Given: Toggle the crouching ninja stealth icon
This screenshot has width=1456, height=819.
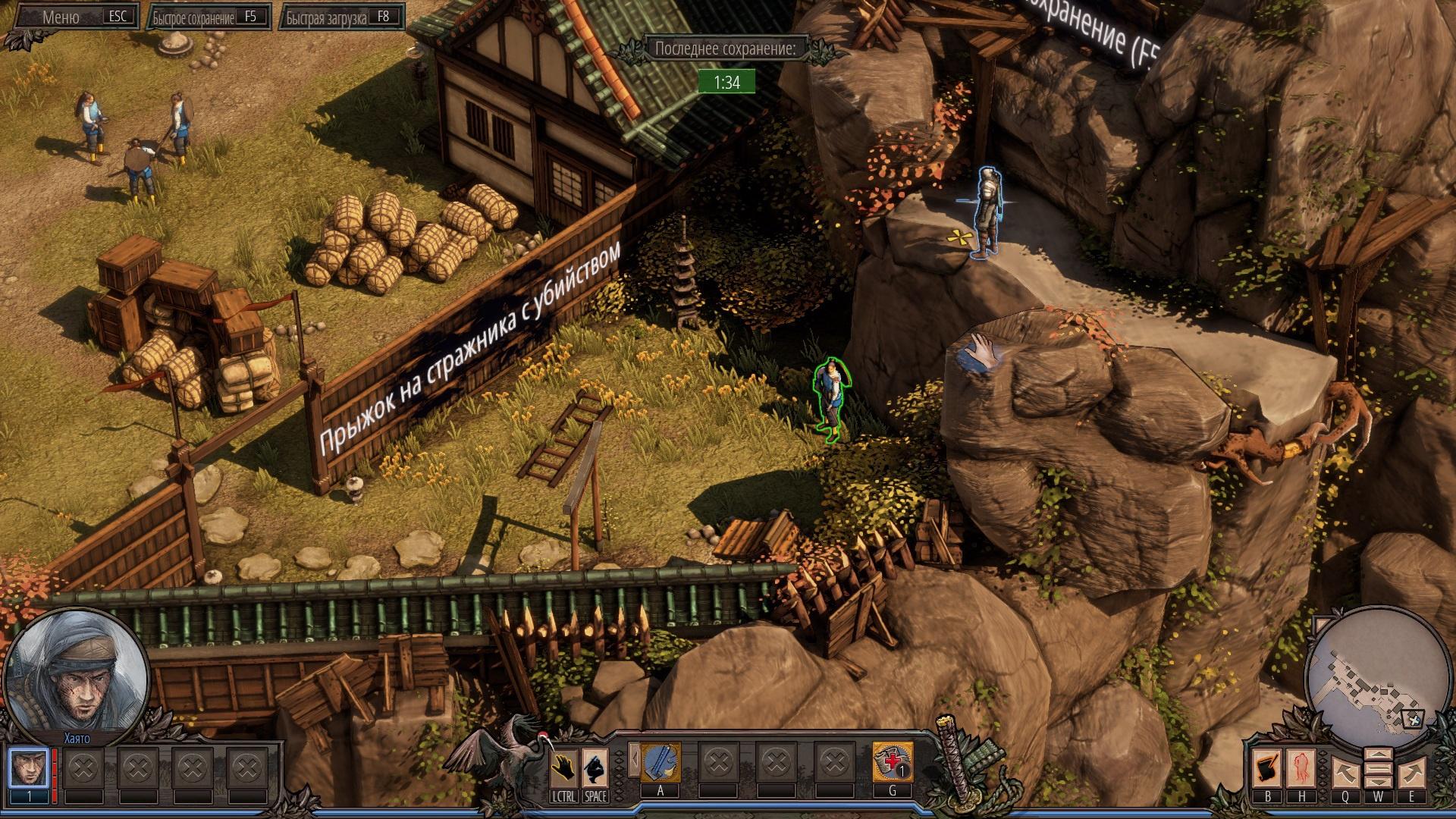Looking at the screenshot, I should coord(595,769).
